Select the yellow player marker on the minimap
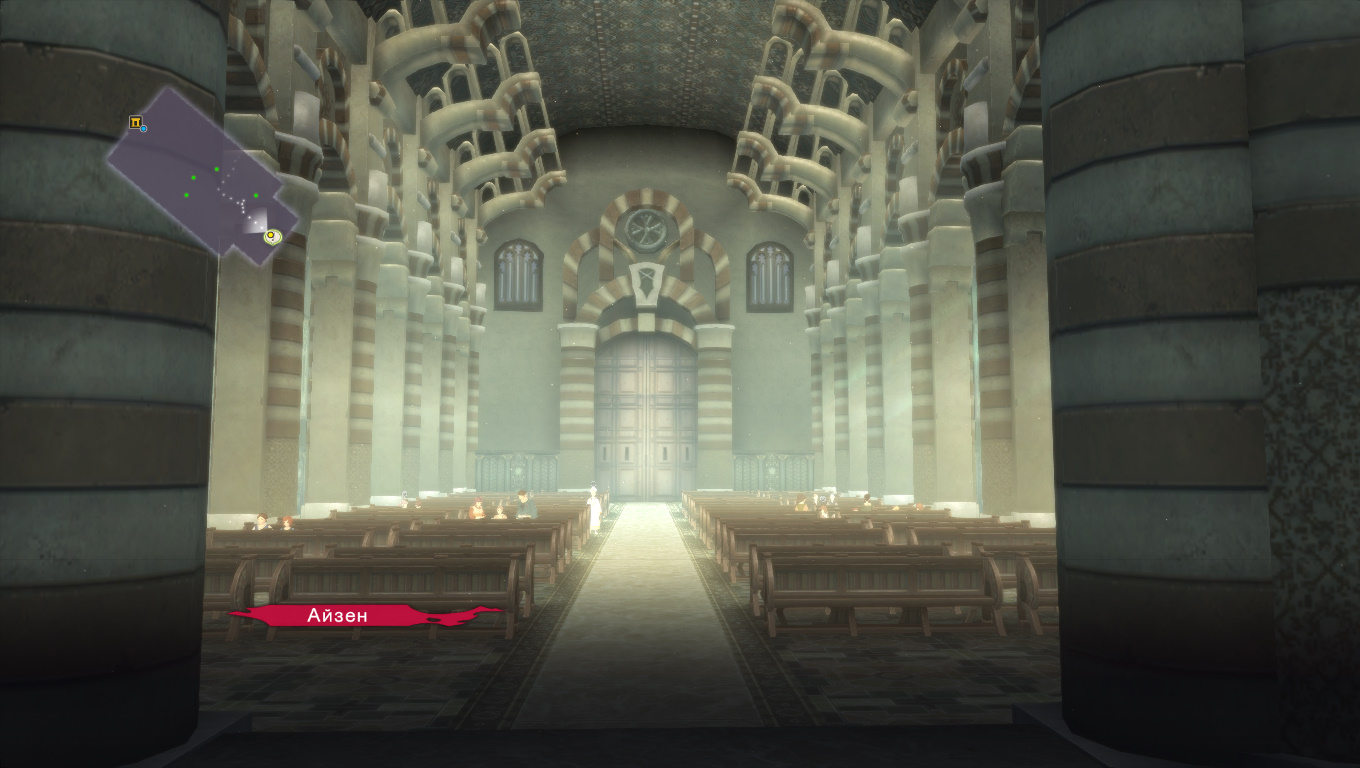The width and height of the screenshot is (1360, 768). [x=271, y=237]
